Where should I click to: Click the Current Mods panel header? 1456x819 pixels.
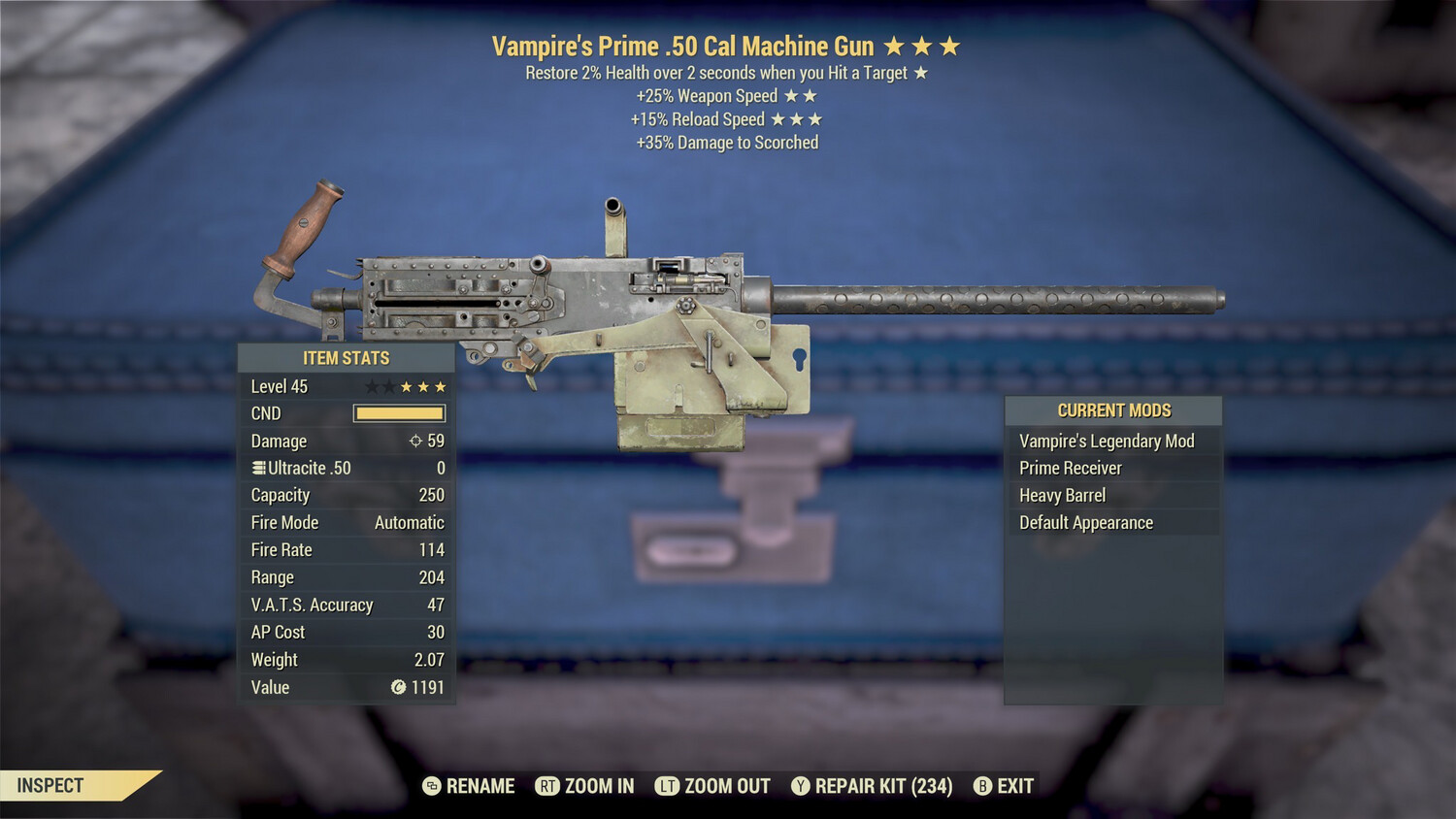coord(1113,409)
